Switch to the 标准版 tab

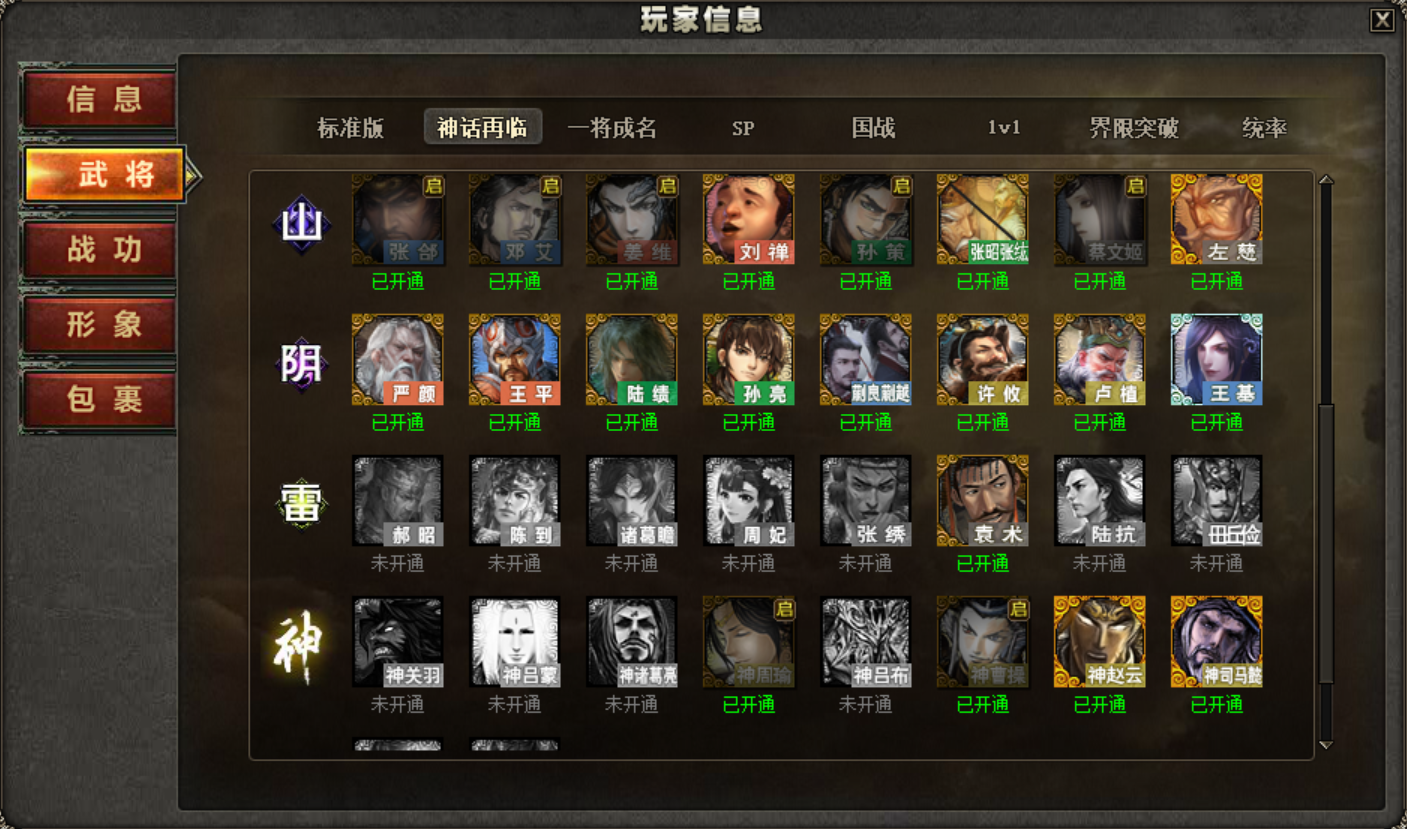(x=350, y=127)
